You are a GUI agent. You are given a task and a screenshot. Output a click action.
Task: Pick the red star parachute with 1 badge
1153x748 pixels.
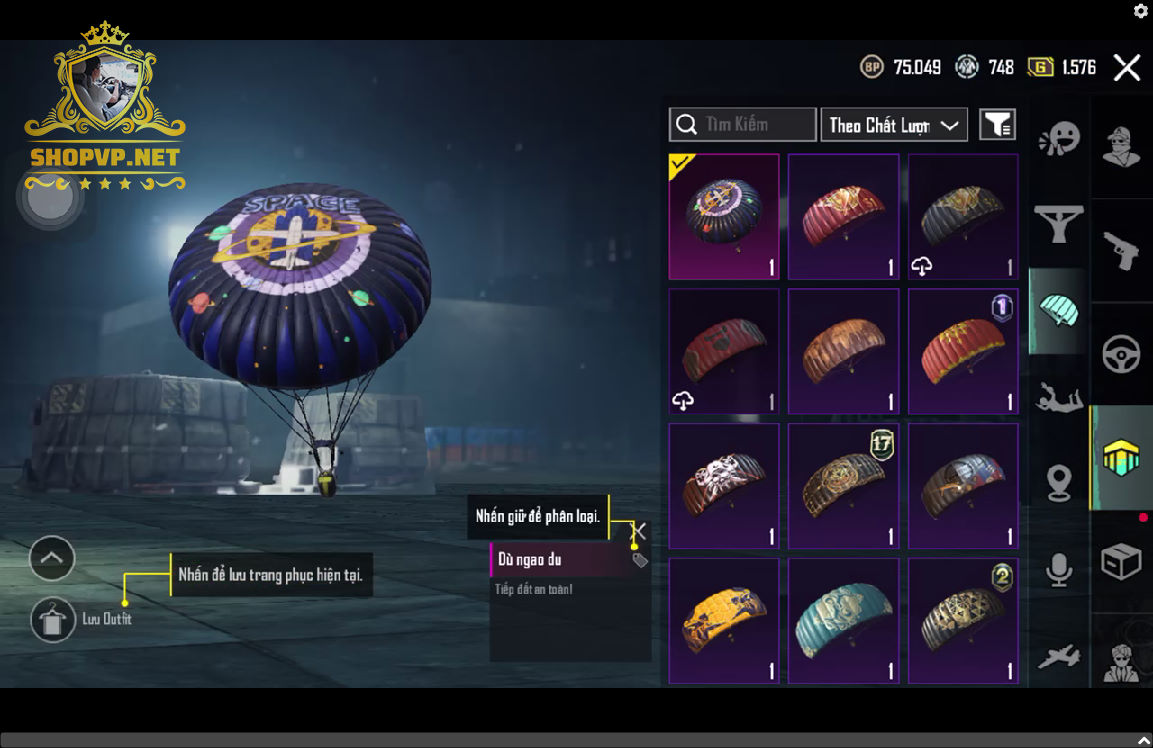(963, 351)
